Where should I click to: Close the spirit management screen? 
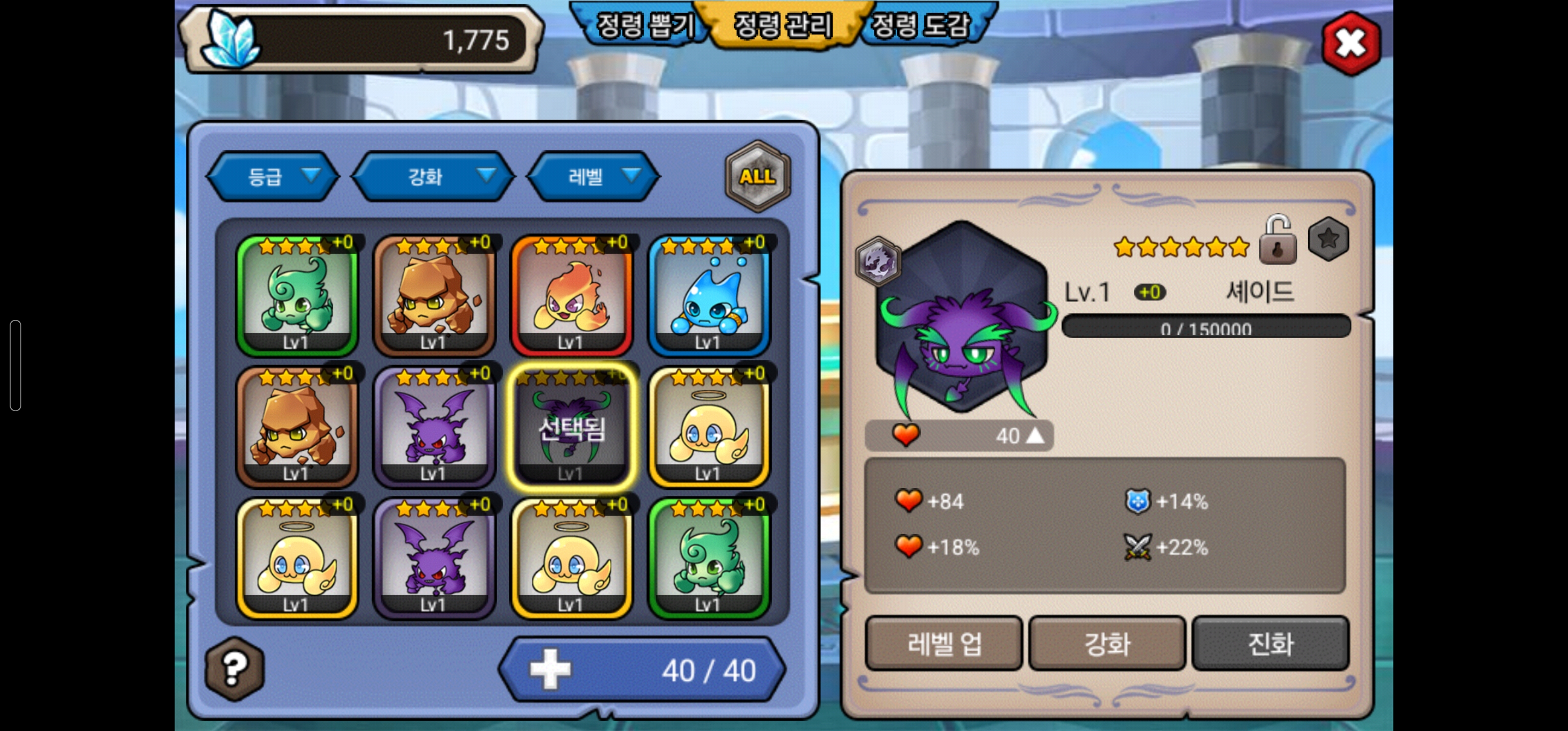pyautogui.click(x=1351, y=43)
